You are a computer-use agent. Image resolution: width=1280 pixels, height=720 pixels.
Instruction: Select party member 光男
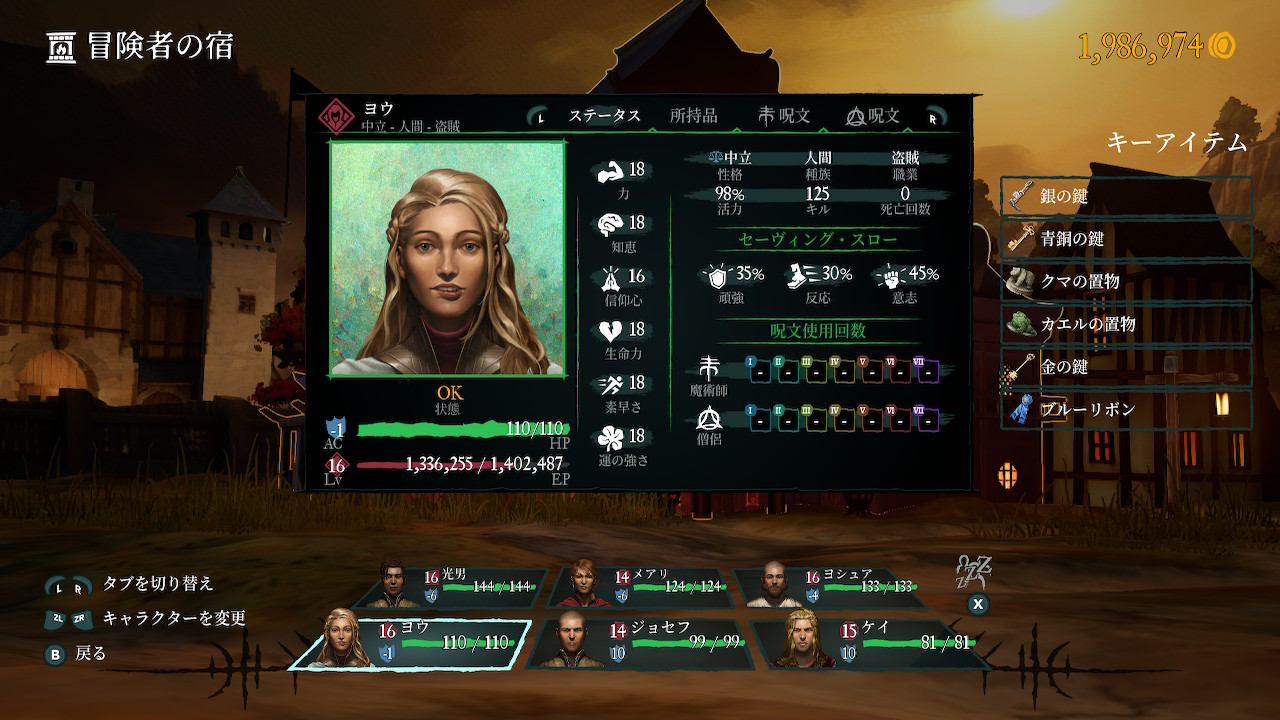(x=455, y=587)
